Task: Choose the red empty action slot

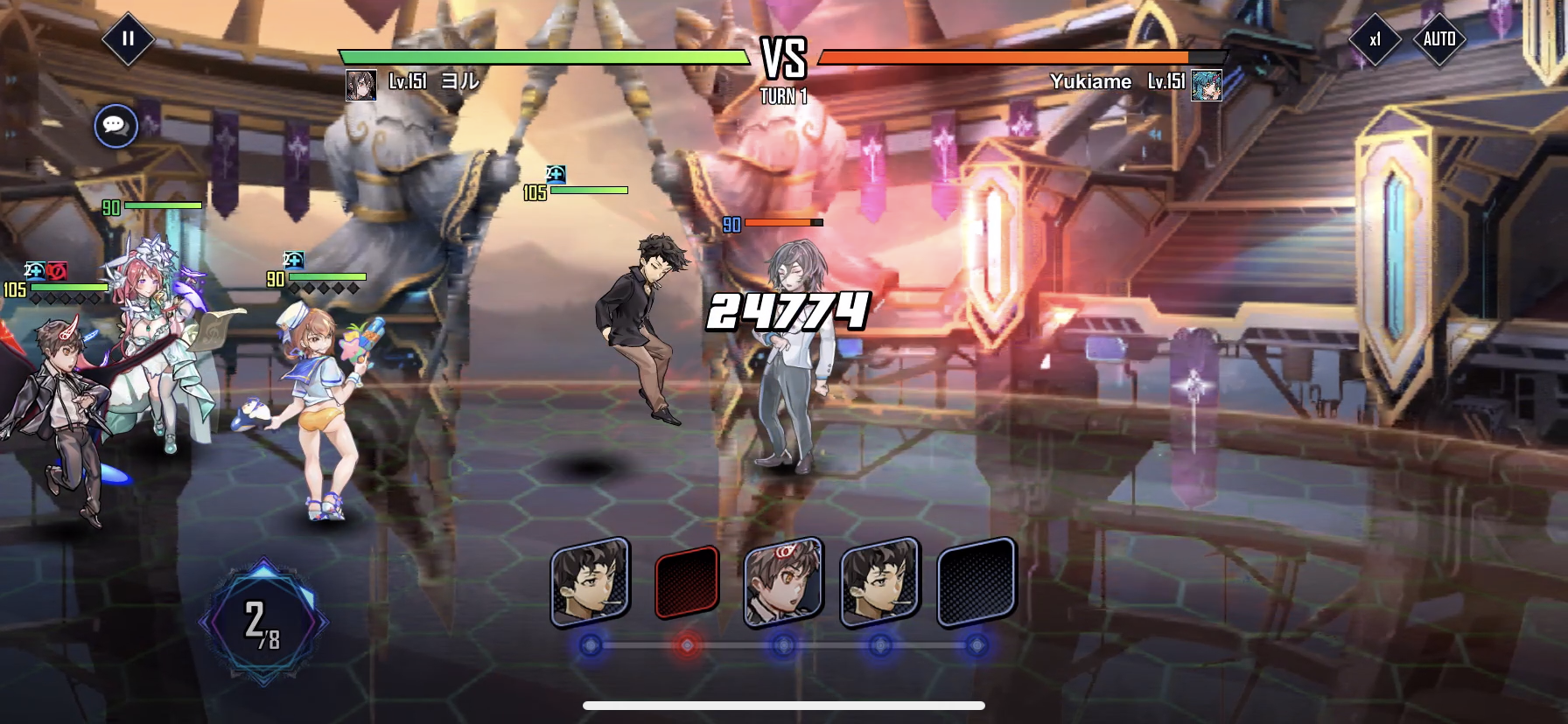Action: (x=687, y=582)
